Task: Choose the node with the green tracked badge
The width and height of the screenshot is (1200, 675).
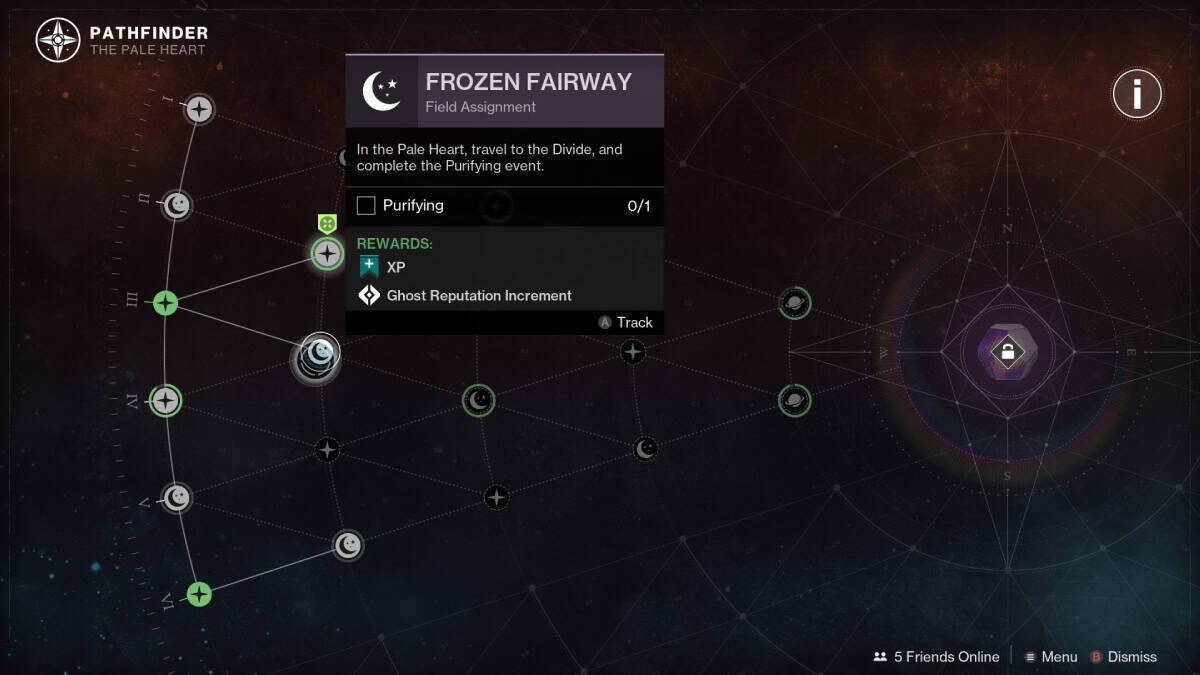Action: coord(328,253)
